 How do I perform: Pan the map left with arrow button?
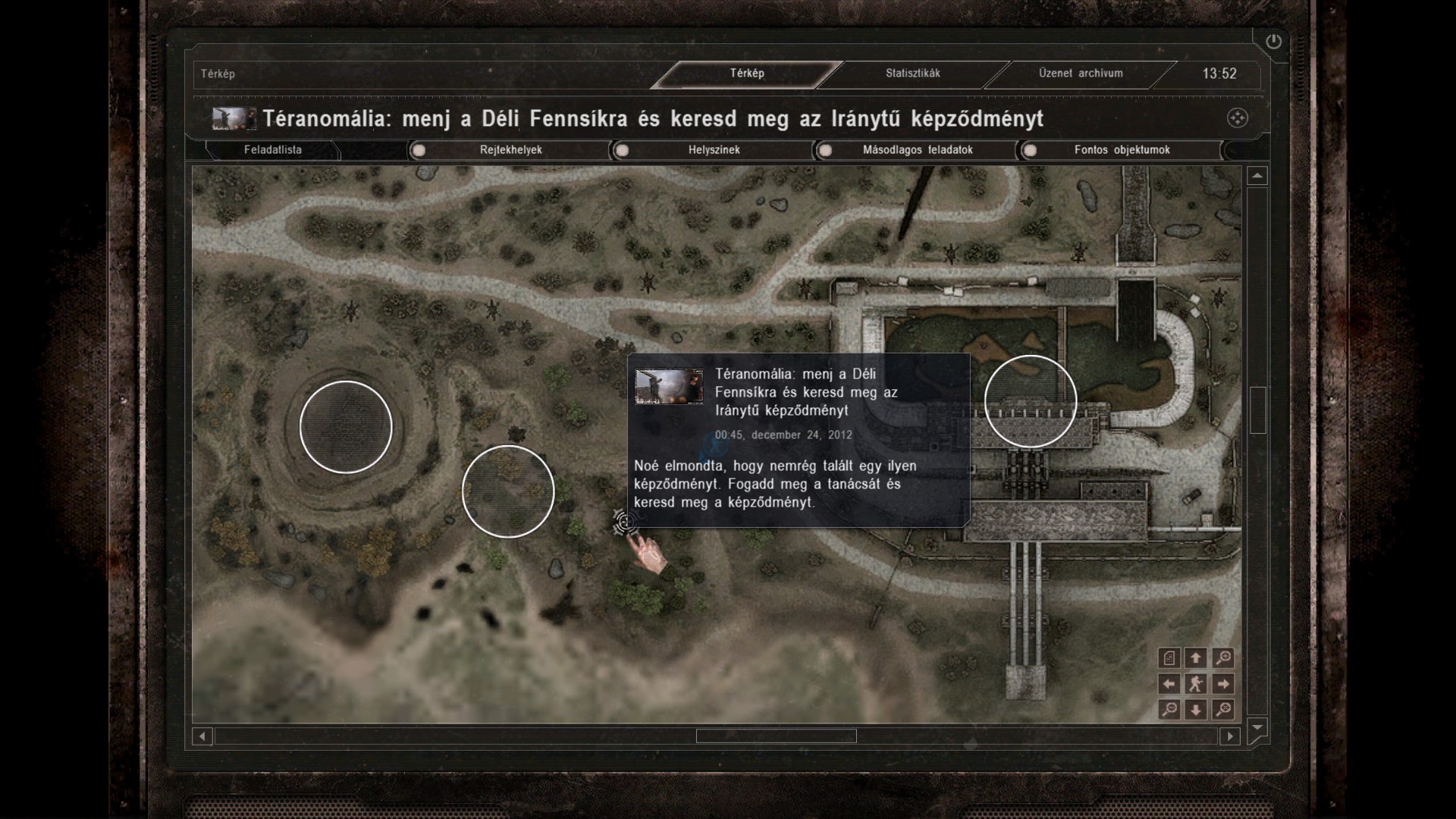[x=1169, y=684]
